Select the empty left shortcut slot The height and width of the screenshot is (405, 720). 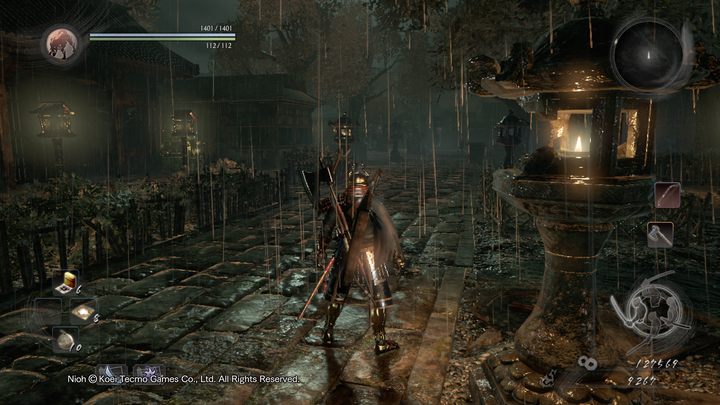click(48, 311)
